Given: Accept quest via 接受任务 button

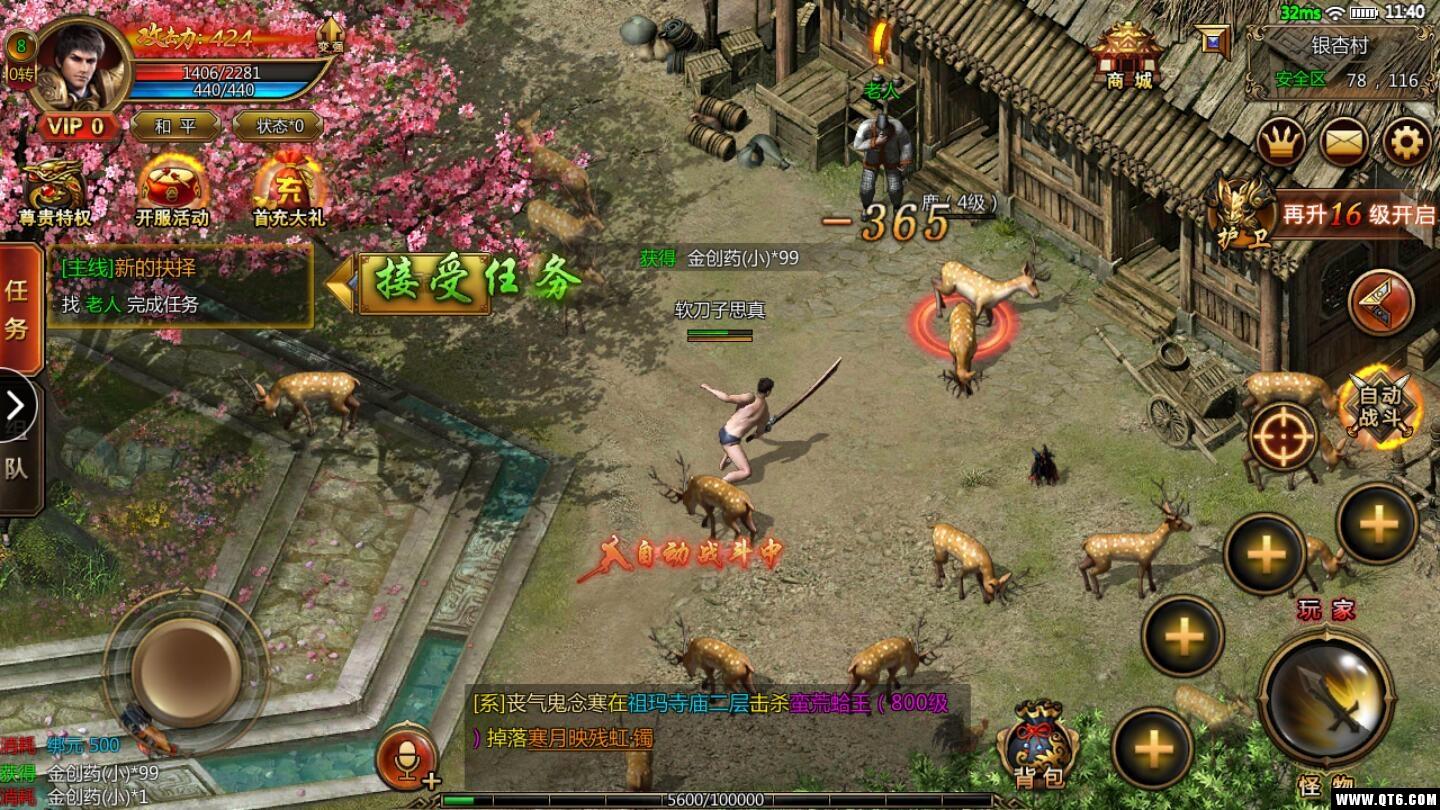Looking at the screenshot, I should click(470, 282).
